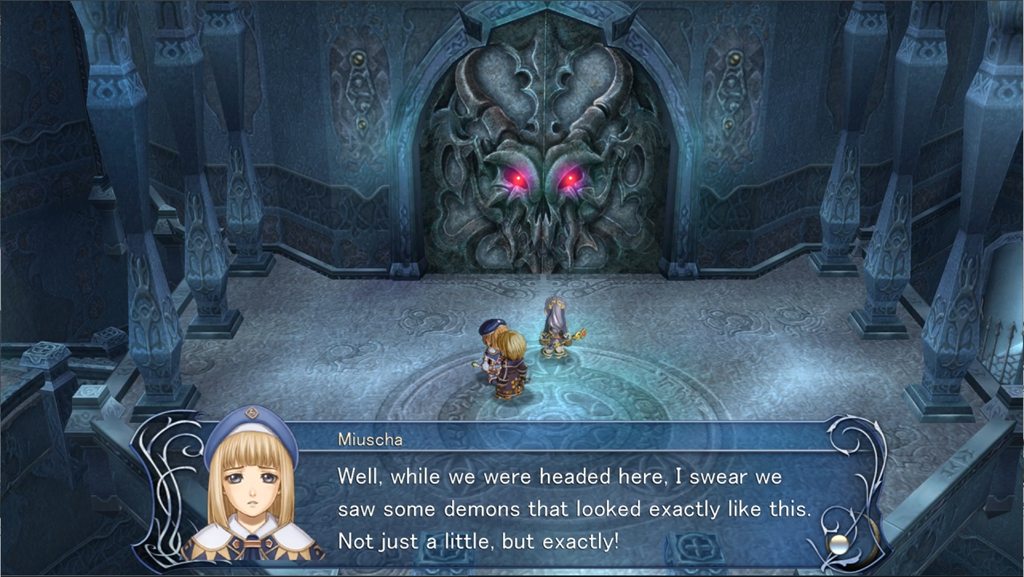Click the glowing orb to advance dialogue
The width and height of the screenshot is (1024, 577).
[x=841, y=543]
